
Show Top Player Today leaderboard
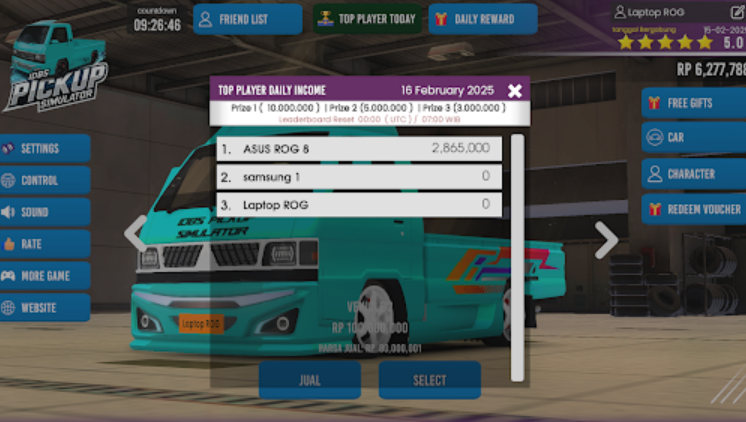pos(367,19)
